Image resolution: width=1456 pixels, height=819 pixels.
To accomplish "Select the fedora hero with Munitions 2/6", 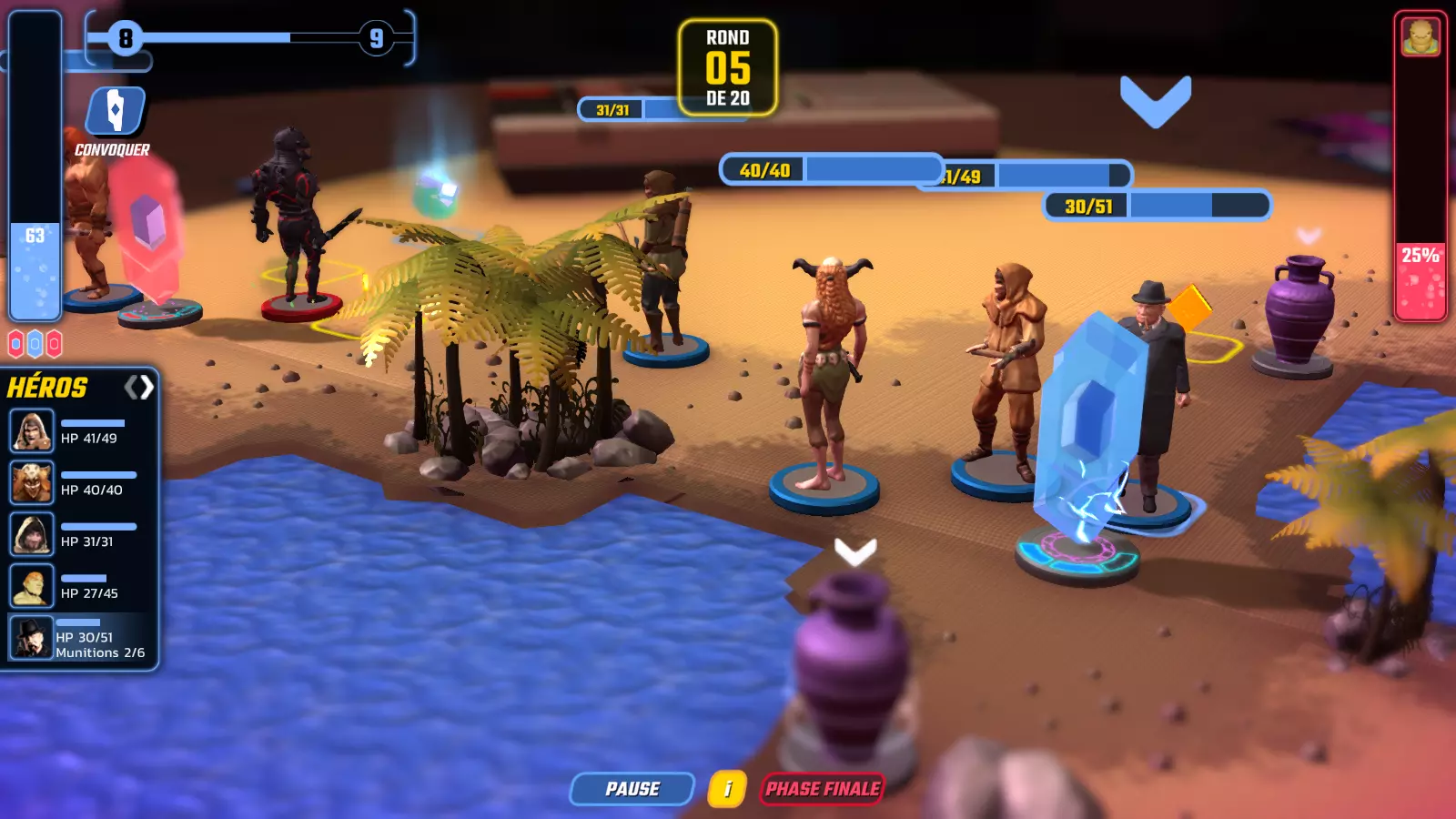I will [32, 638].
